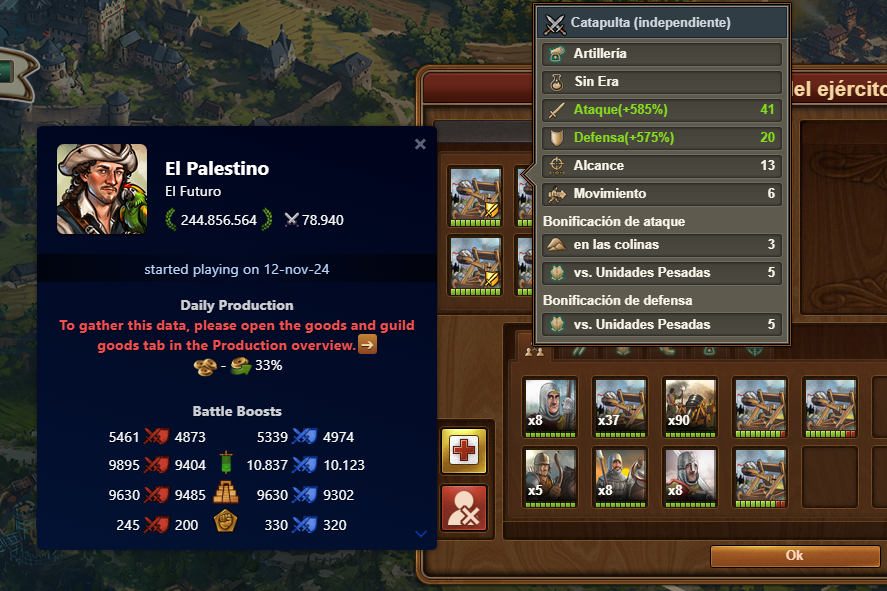887x591 pixels.
Task: Switch to the all units tab
Action: pos(534,350)
